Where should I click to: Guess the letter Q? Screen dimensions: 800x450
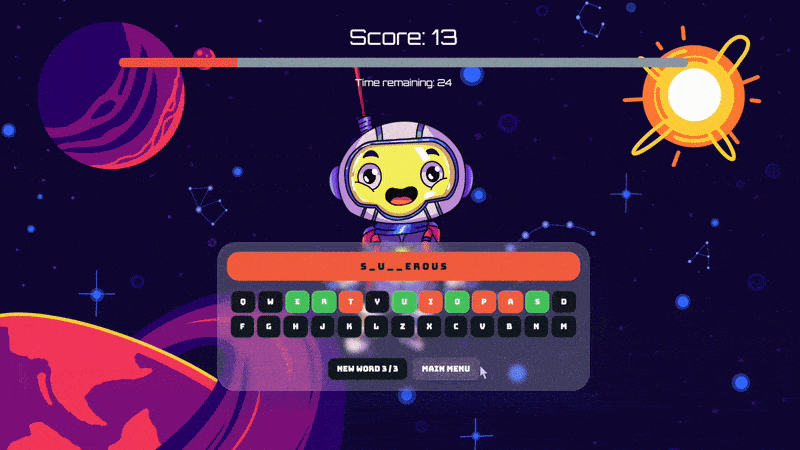[243, 301]
